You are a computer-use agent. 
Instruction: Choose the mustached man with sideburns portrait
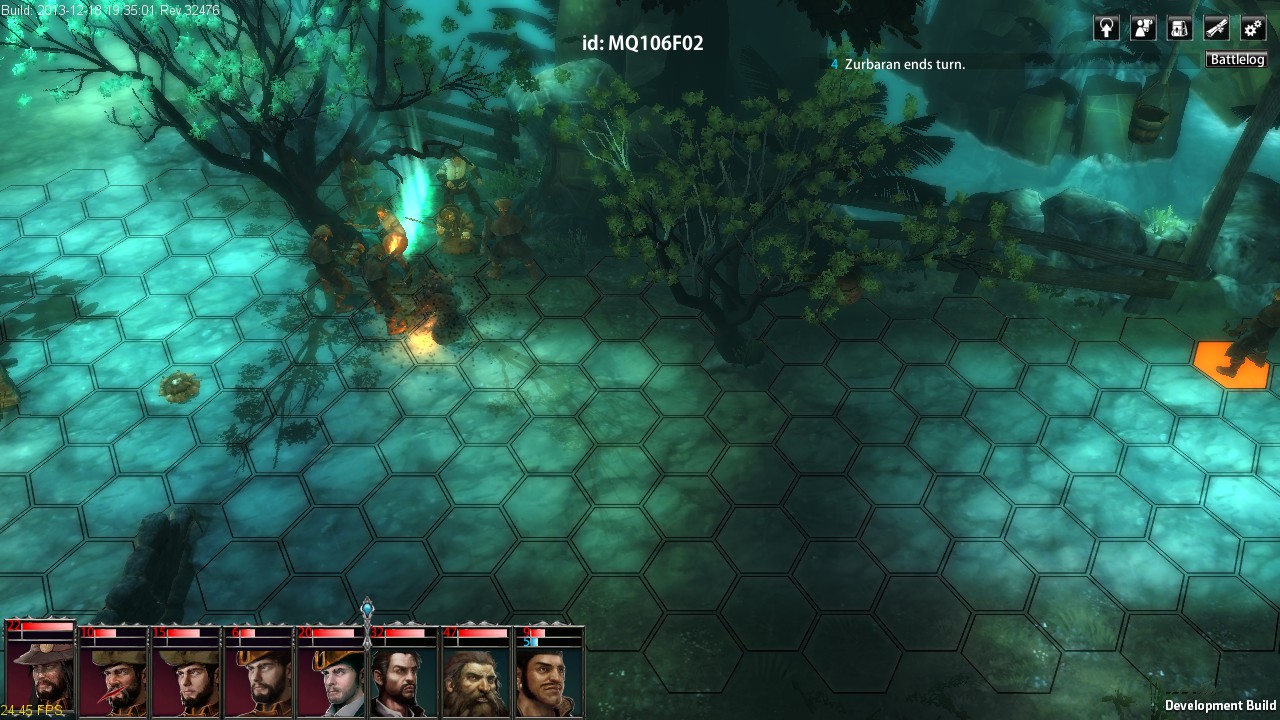click(549, 678)
